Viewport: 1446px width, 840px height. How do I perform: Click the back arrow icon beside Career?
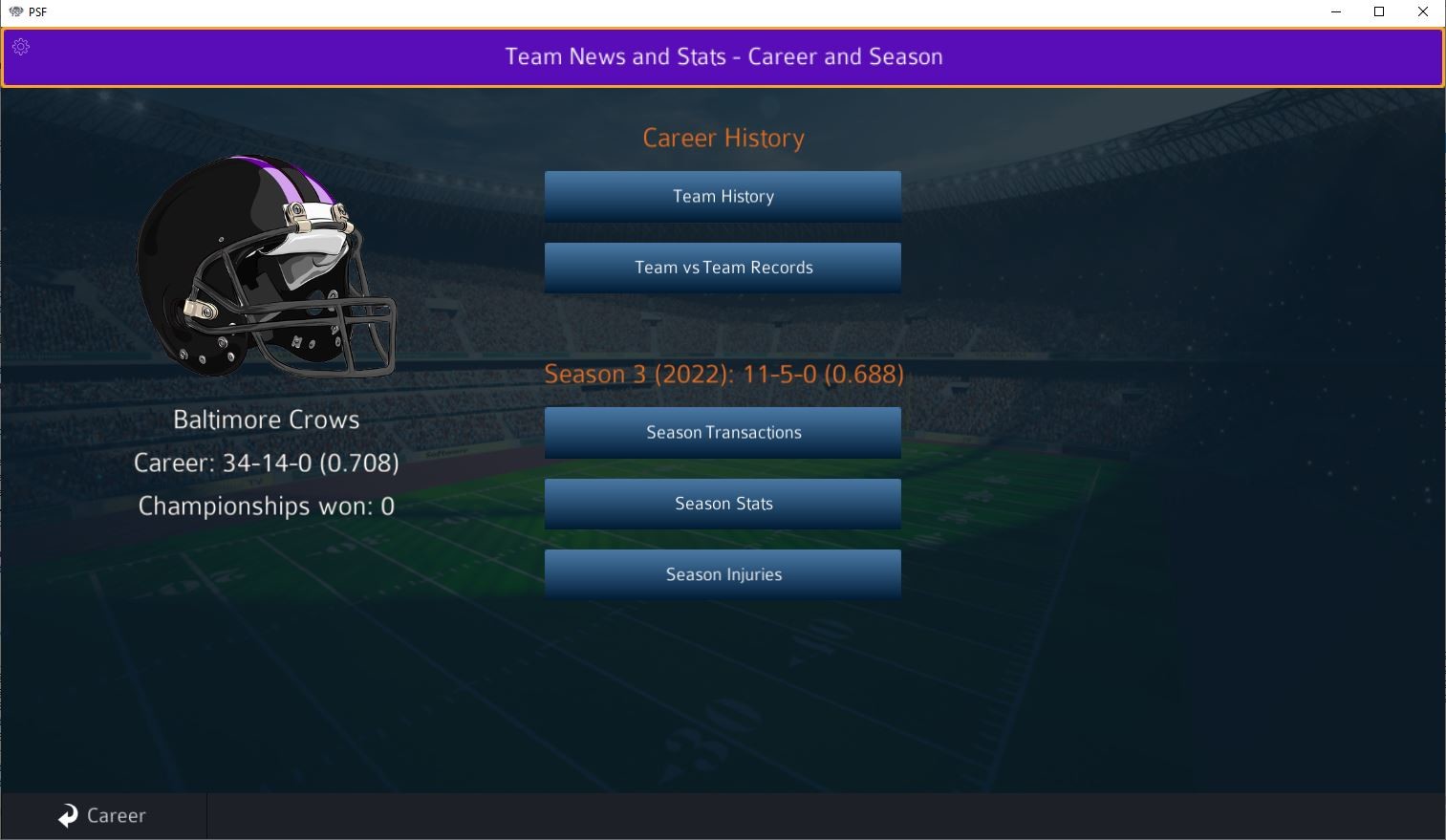[67, 814]
